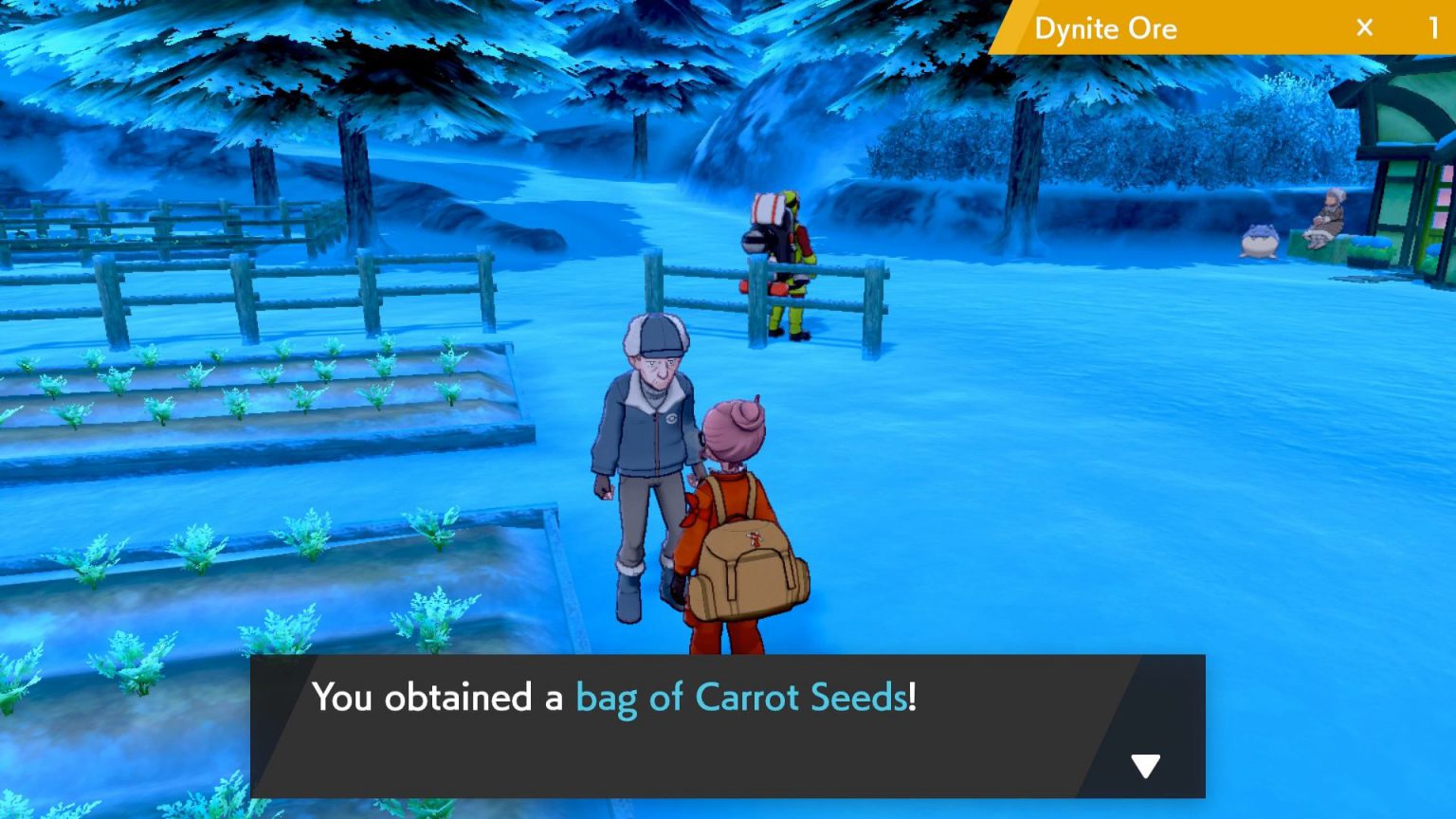Expand the dialogue continuation triangle
The width and height of the screenshot is (1456, 819).
[1148, 761]
